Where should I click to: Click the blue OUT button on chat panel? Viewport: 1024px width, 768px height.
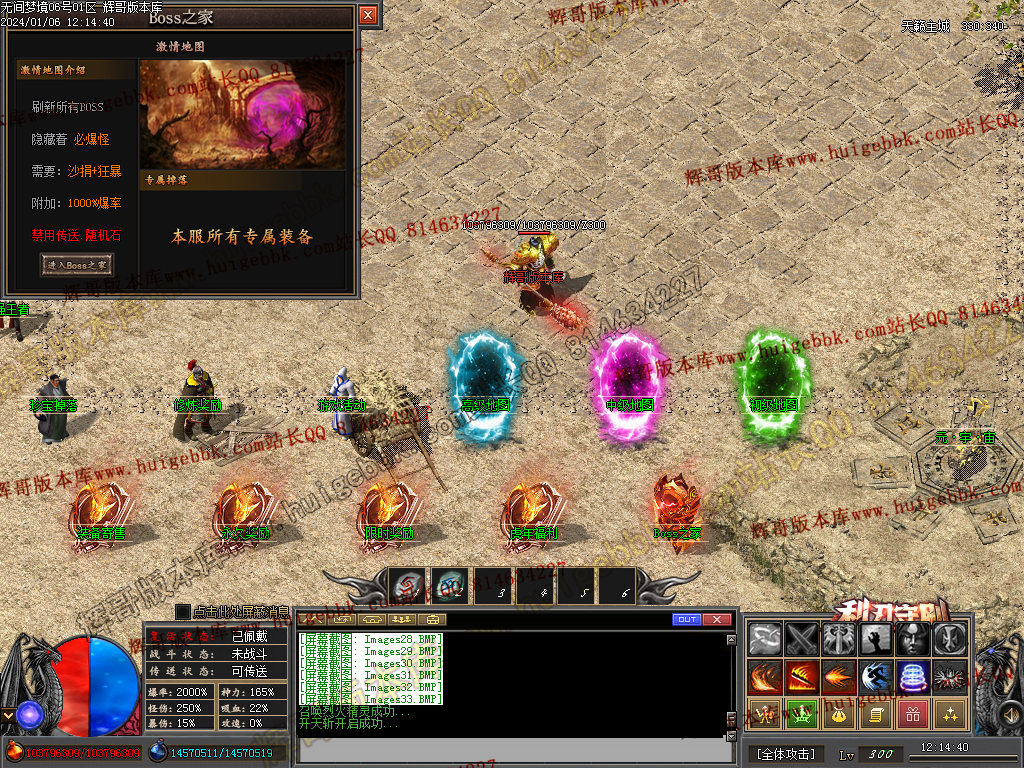(687, 620)
